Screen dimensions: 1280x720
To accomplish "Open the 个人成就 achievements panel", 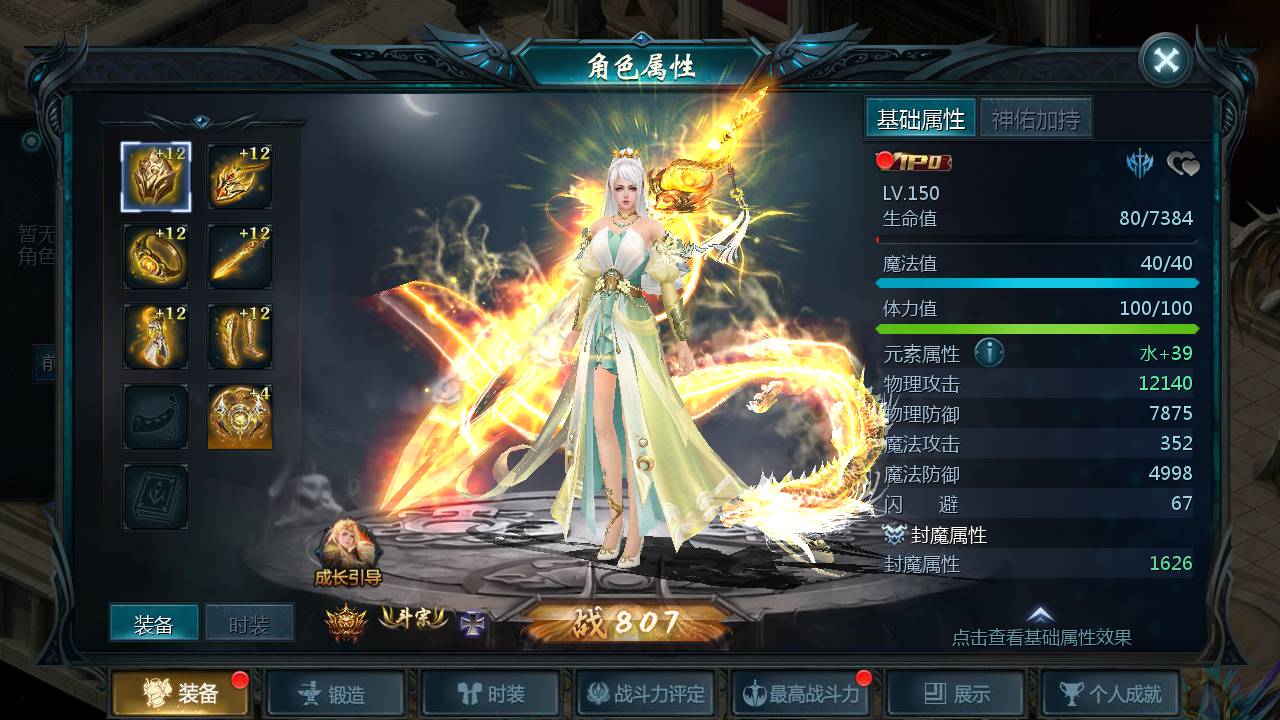I will click(1110, 691).
